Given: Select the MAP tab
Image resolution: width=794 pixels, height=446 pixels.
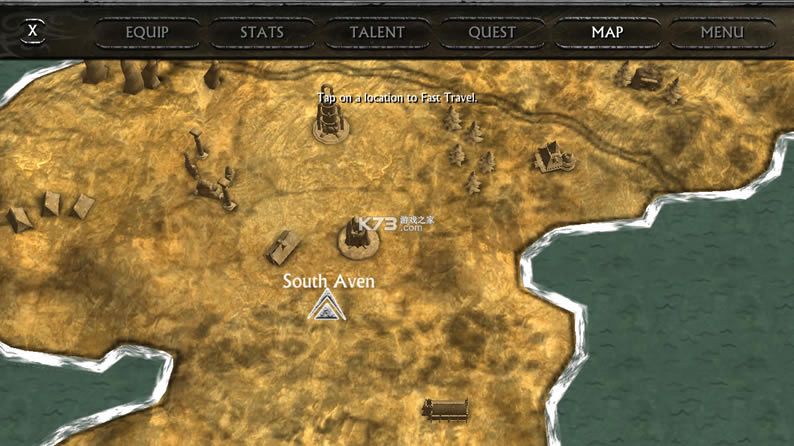Looking at the screenshot, I should pos(607,32).
